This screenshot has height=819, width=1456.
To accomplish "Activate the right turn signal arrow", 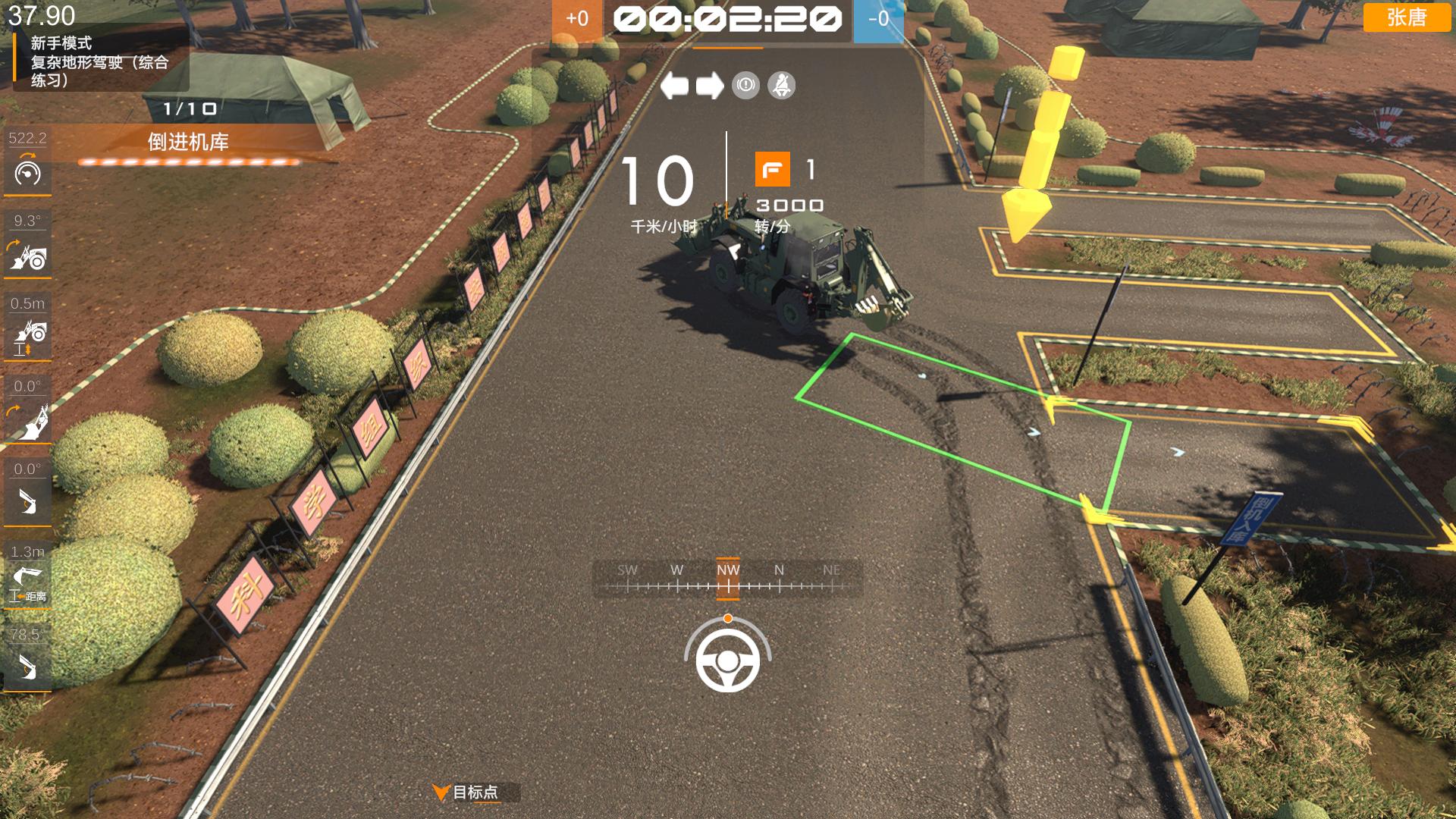I will point(710,86).
